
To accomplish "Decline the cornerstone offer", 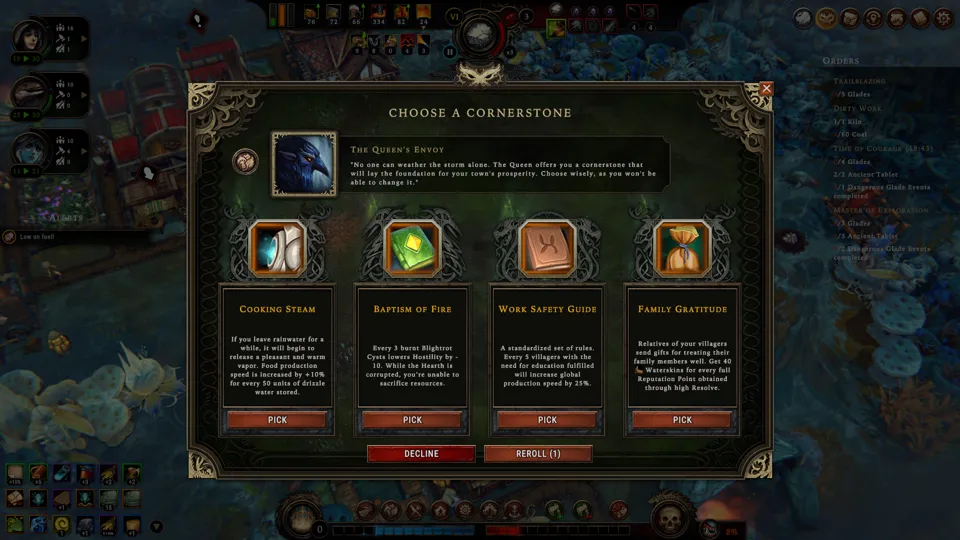I will click(421, 453).
